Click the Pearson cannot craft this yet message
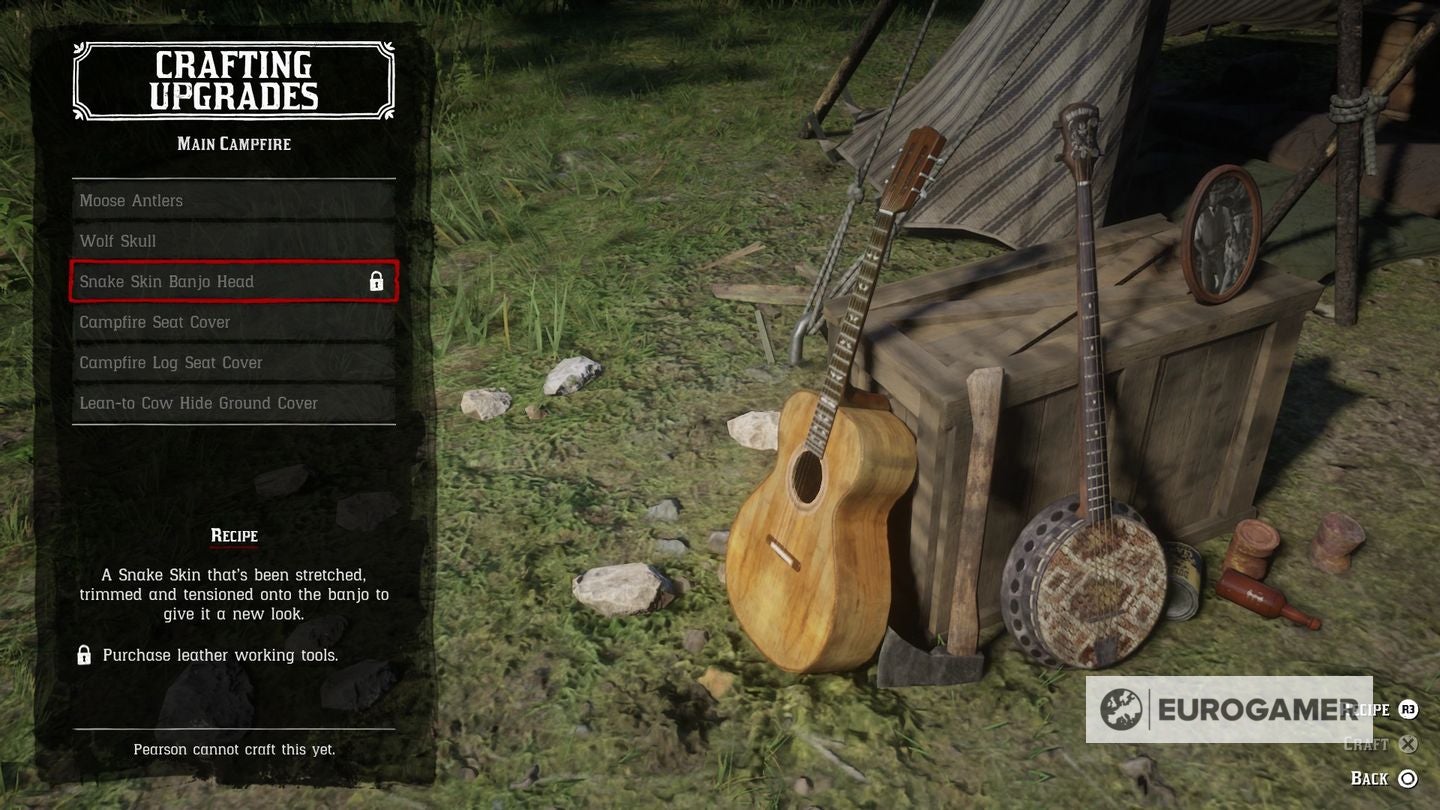Viewport: 1440px width, 810px height. tap(234, 748)
